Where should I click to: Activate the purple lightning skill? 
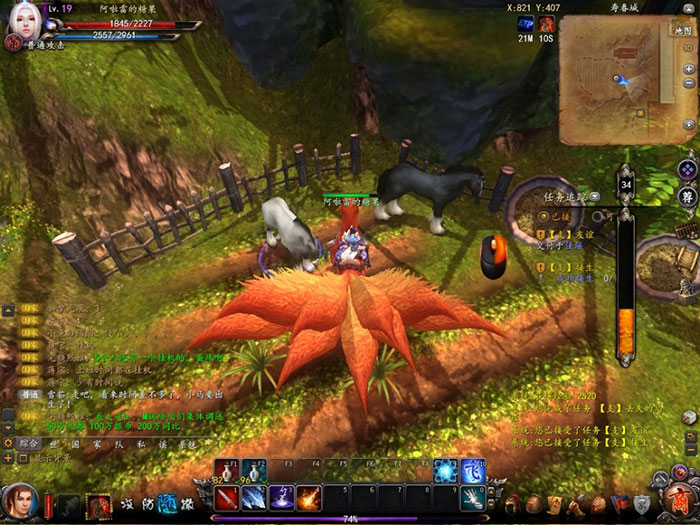click(x=282, y=497)
